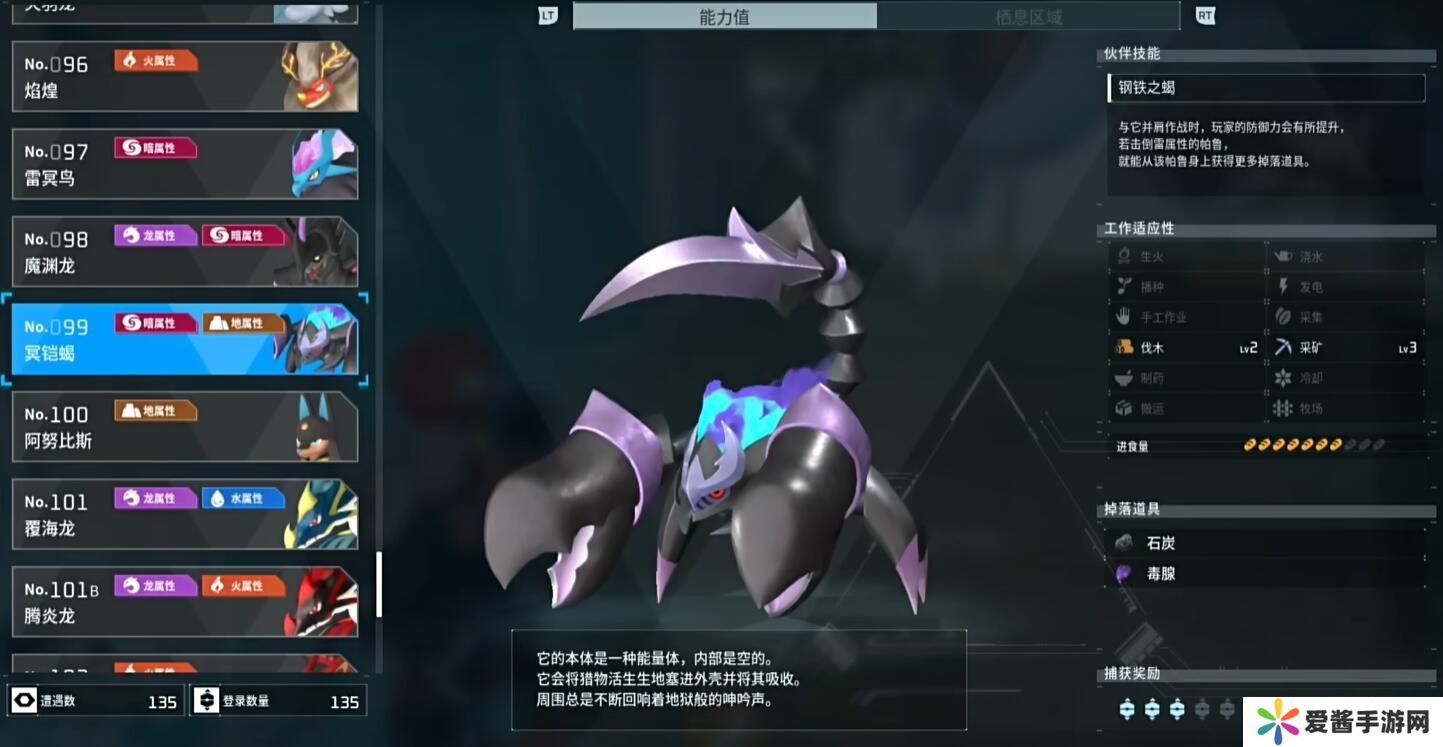Click the 牧场 ranch work icon
1443x747 pixels.
pyautogui.click(x=1283, y=408)
